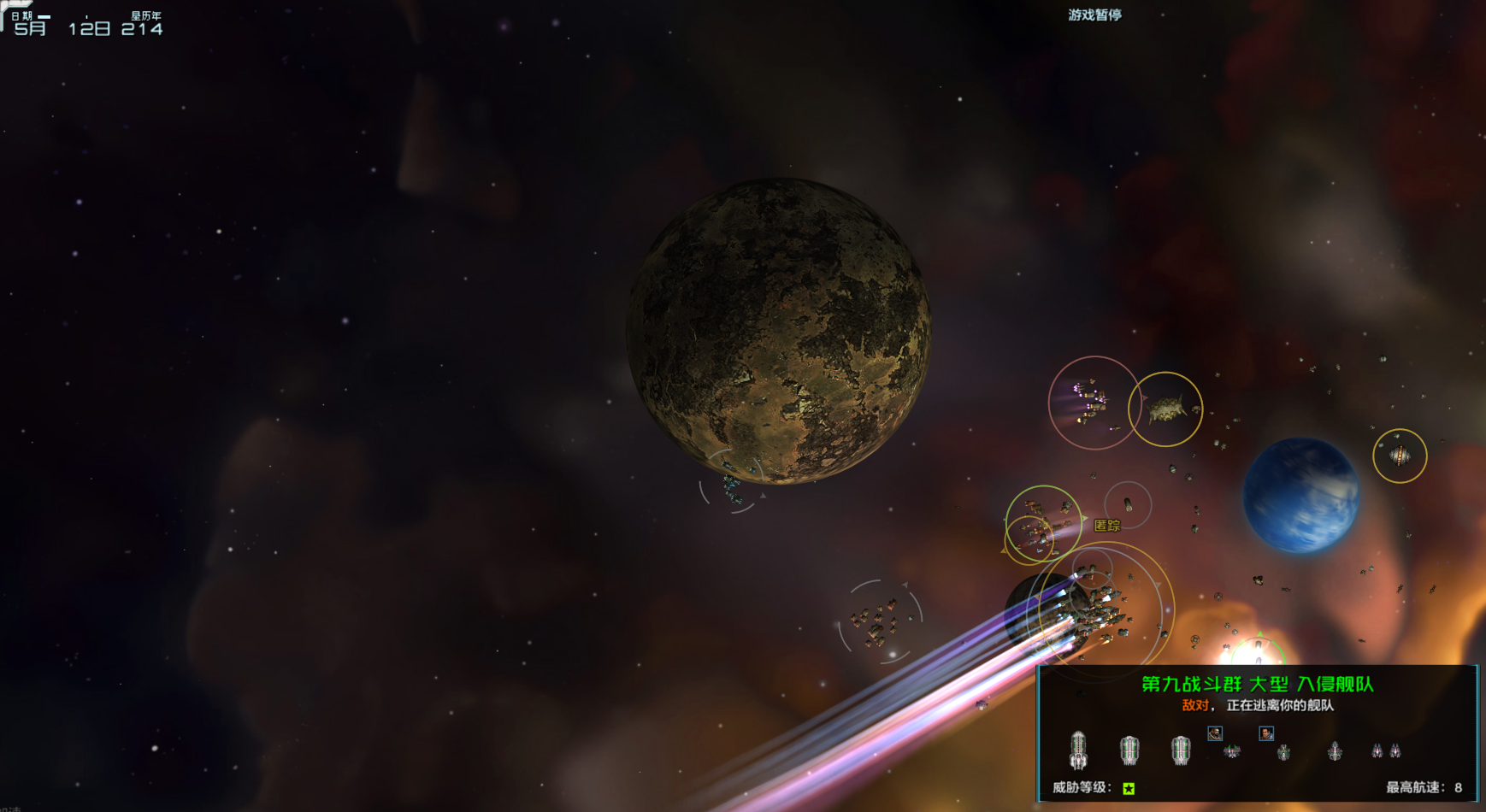
Task: Select the leftmost capital ship icon in fleet panel
Action: [1079, 750]
